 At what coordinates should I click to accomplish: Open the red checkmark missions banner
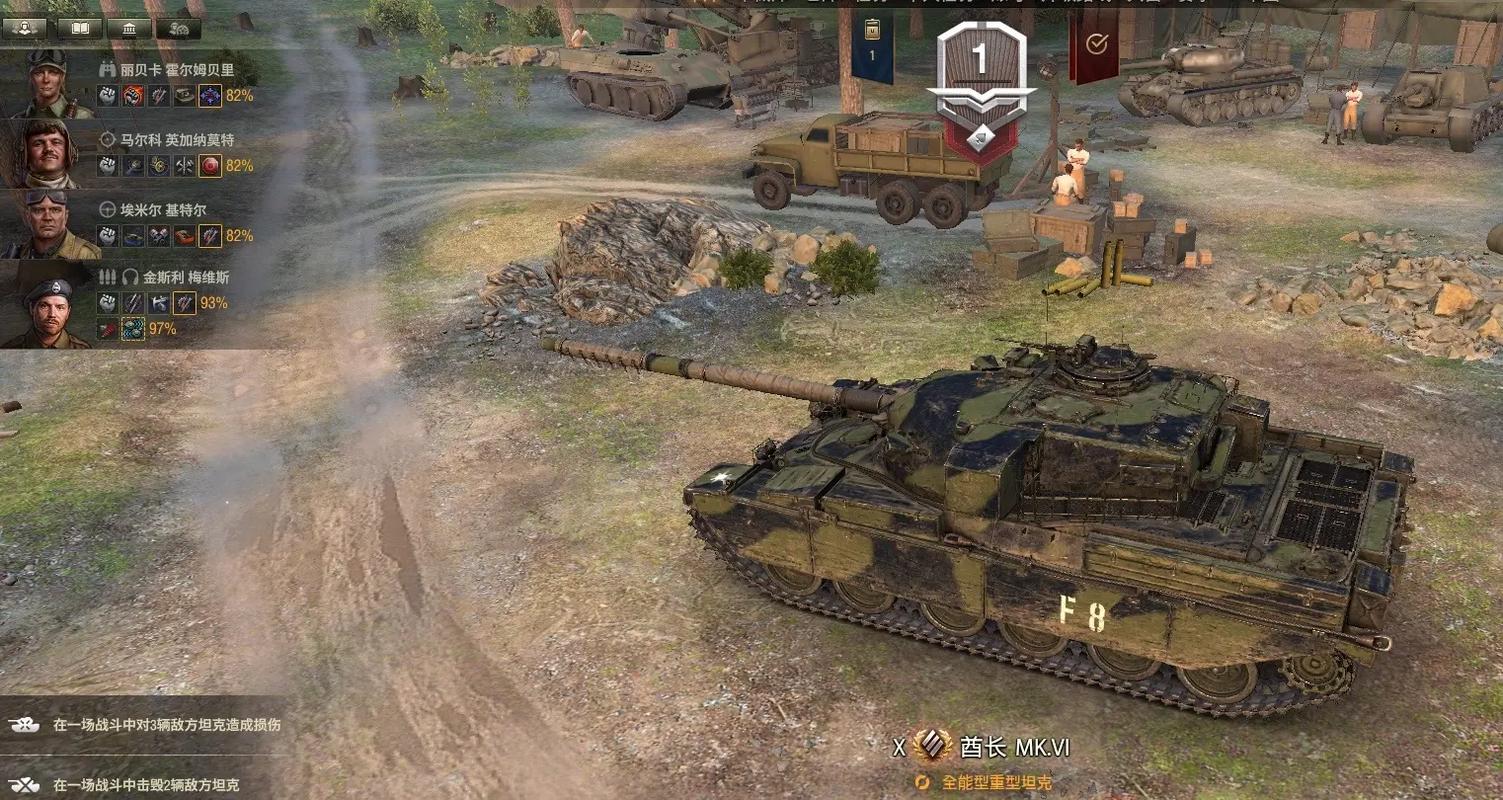1096,44
